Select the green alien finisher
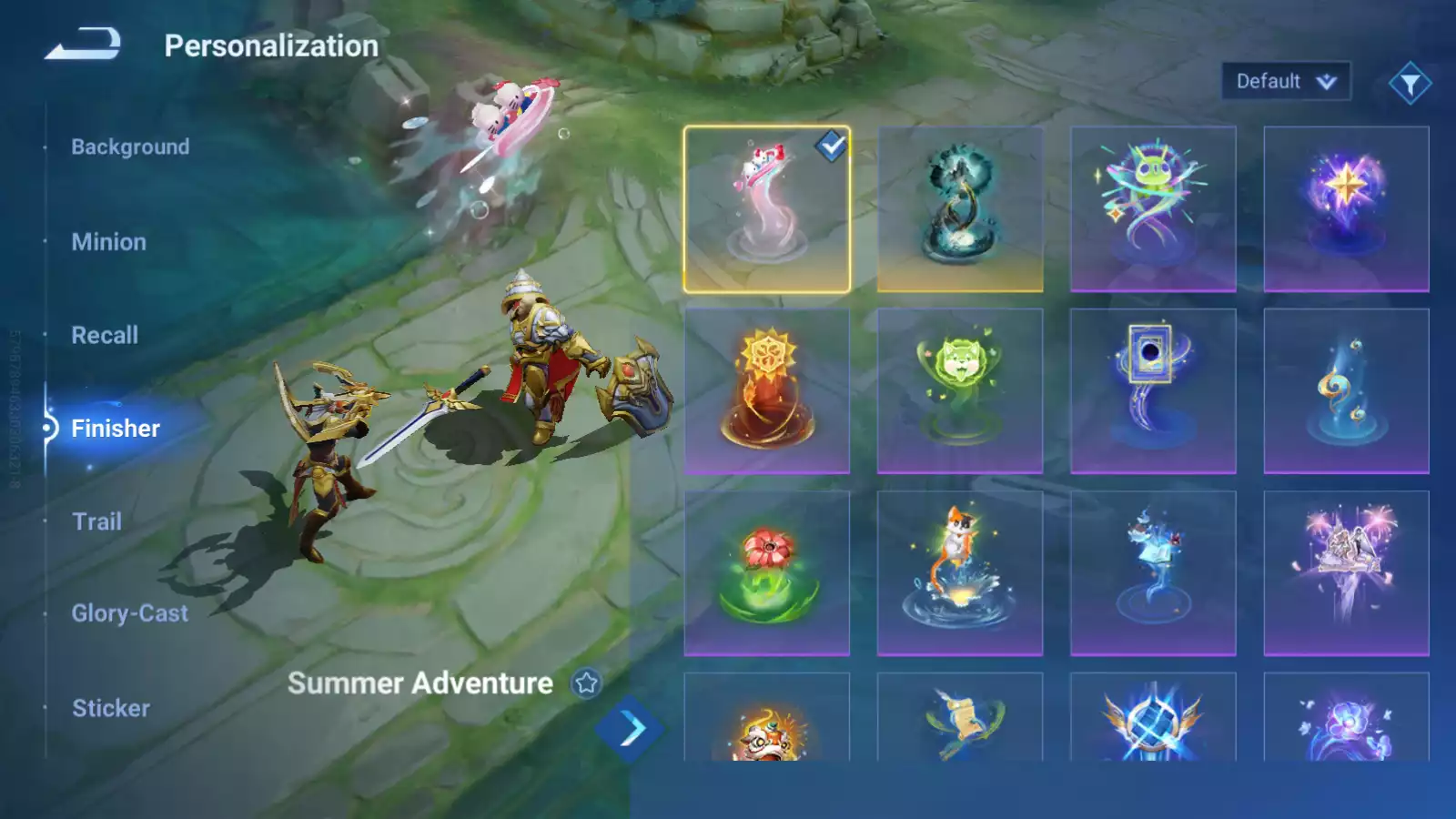 pyautogui.click(x=1153, y=209)
